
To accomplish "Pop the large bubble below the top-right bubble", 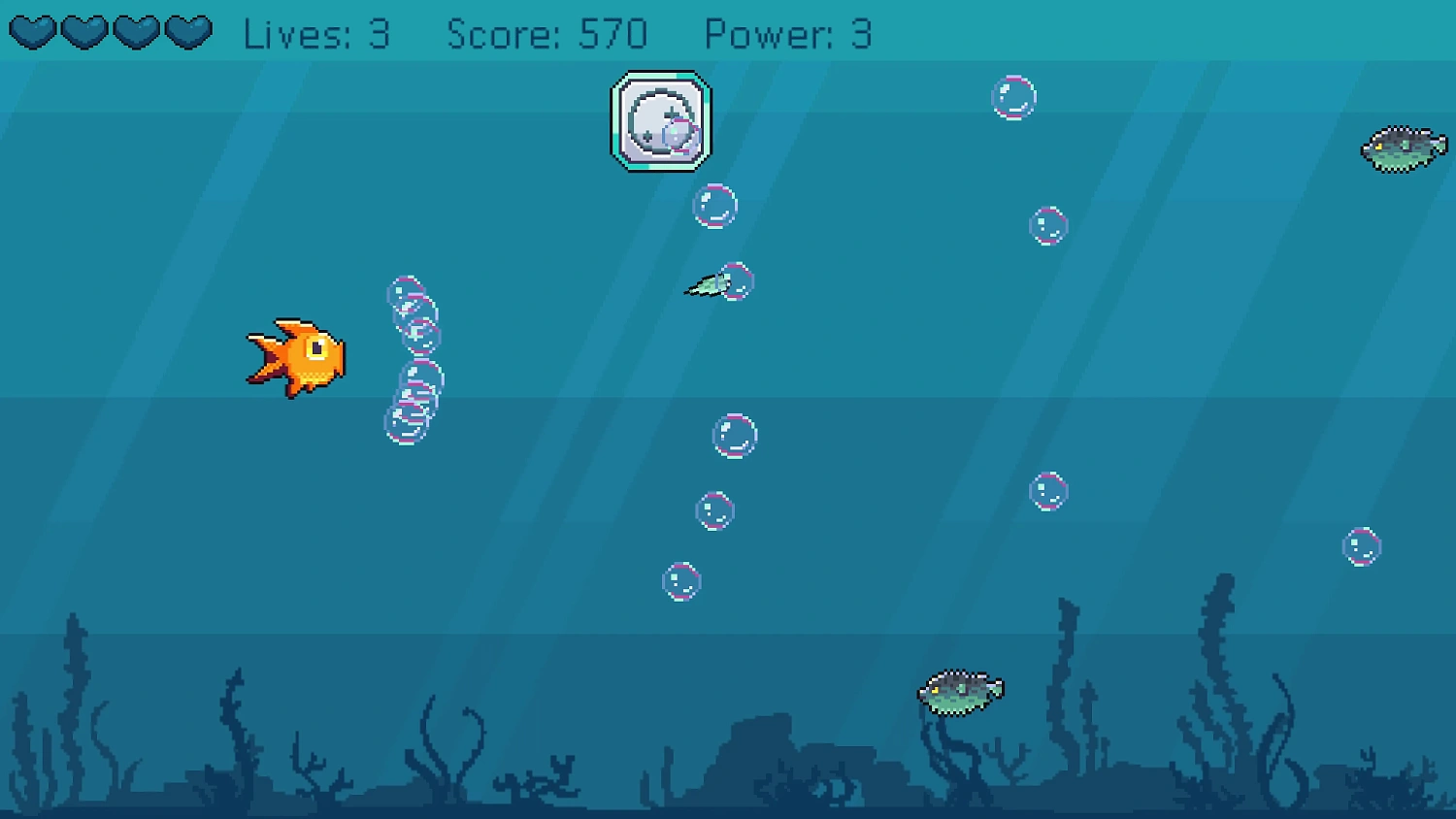I will coord(1048,224).
